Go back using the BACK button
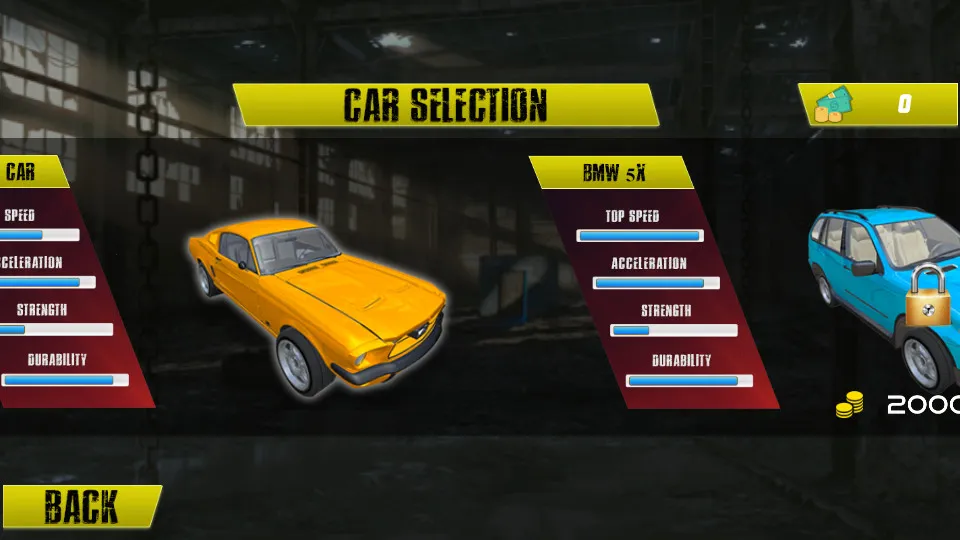Screen dimensions: 960x540 80,507
